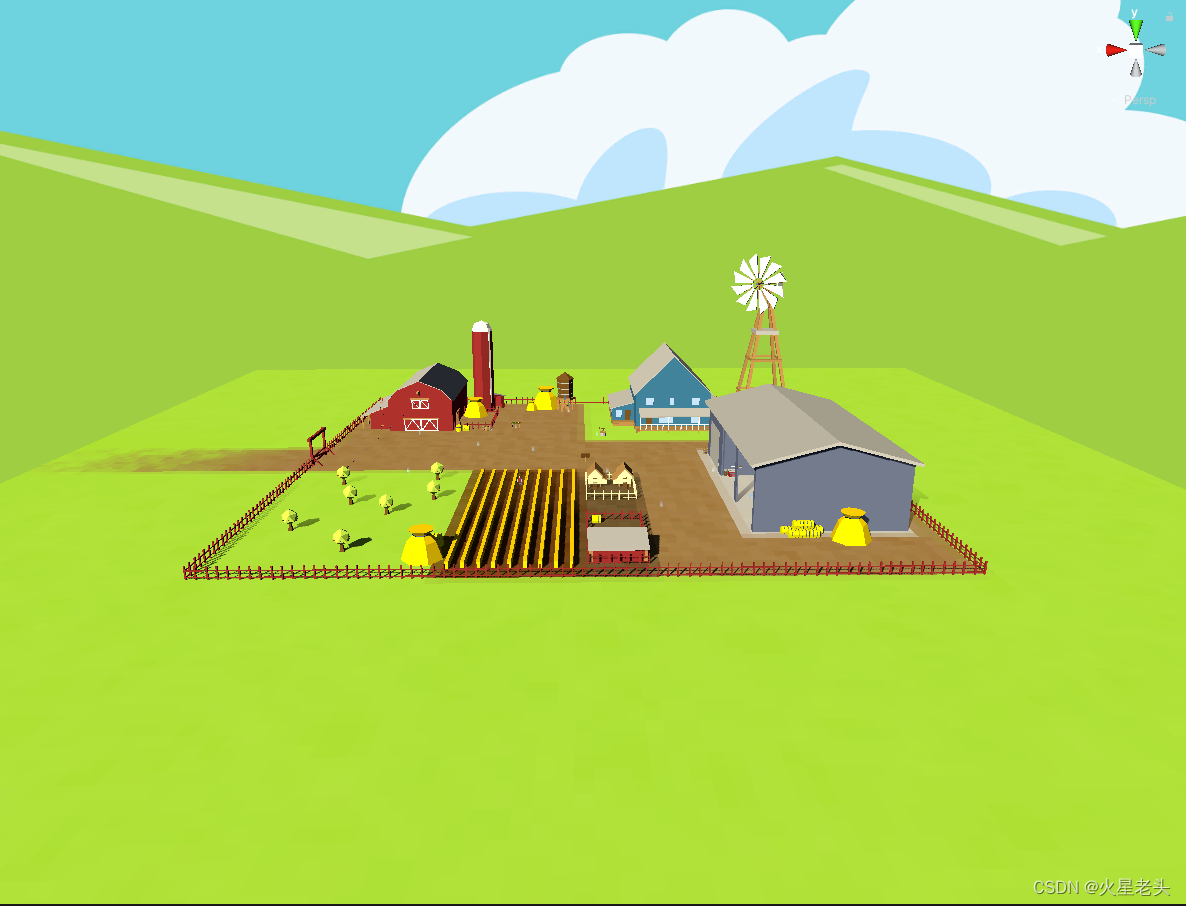Click the white center cube of the gizmo
Viewport: 1186px width, 906px height.
click(1136, 50)
